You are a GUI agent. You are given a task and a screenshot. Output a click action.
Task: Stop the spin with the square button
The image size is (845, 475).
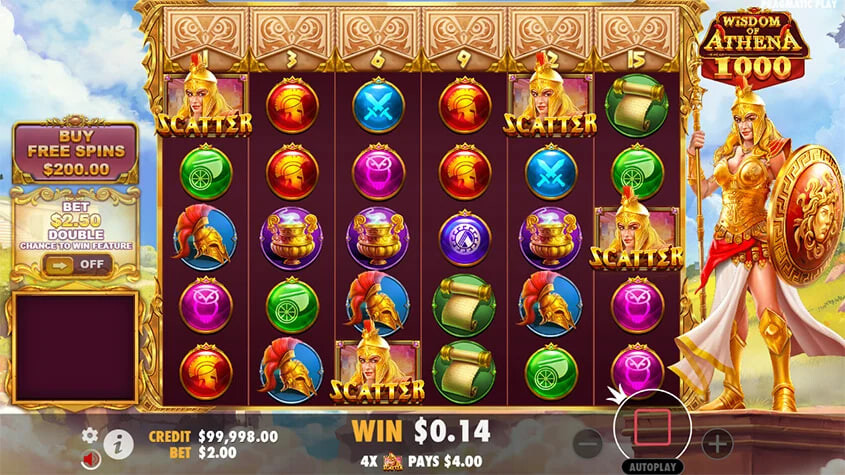click(653, 427)
